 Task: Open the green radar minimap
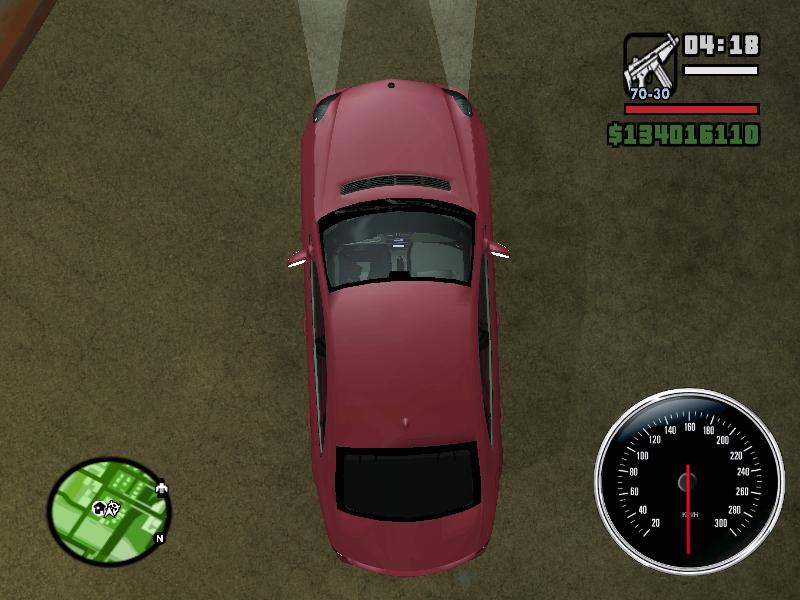pos(109,510)
